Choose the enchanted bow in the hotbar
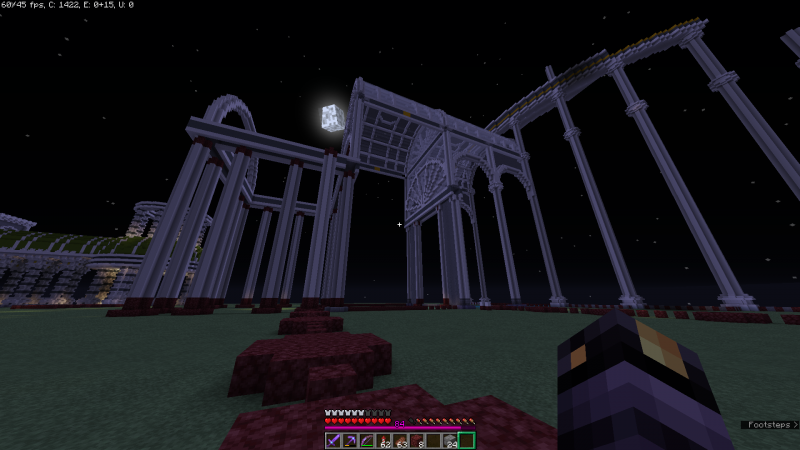 pos(368,440)
